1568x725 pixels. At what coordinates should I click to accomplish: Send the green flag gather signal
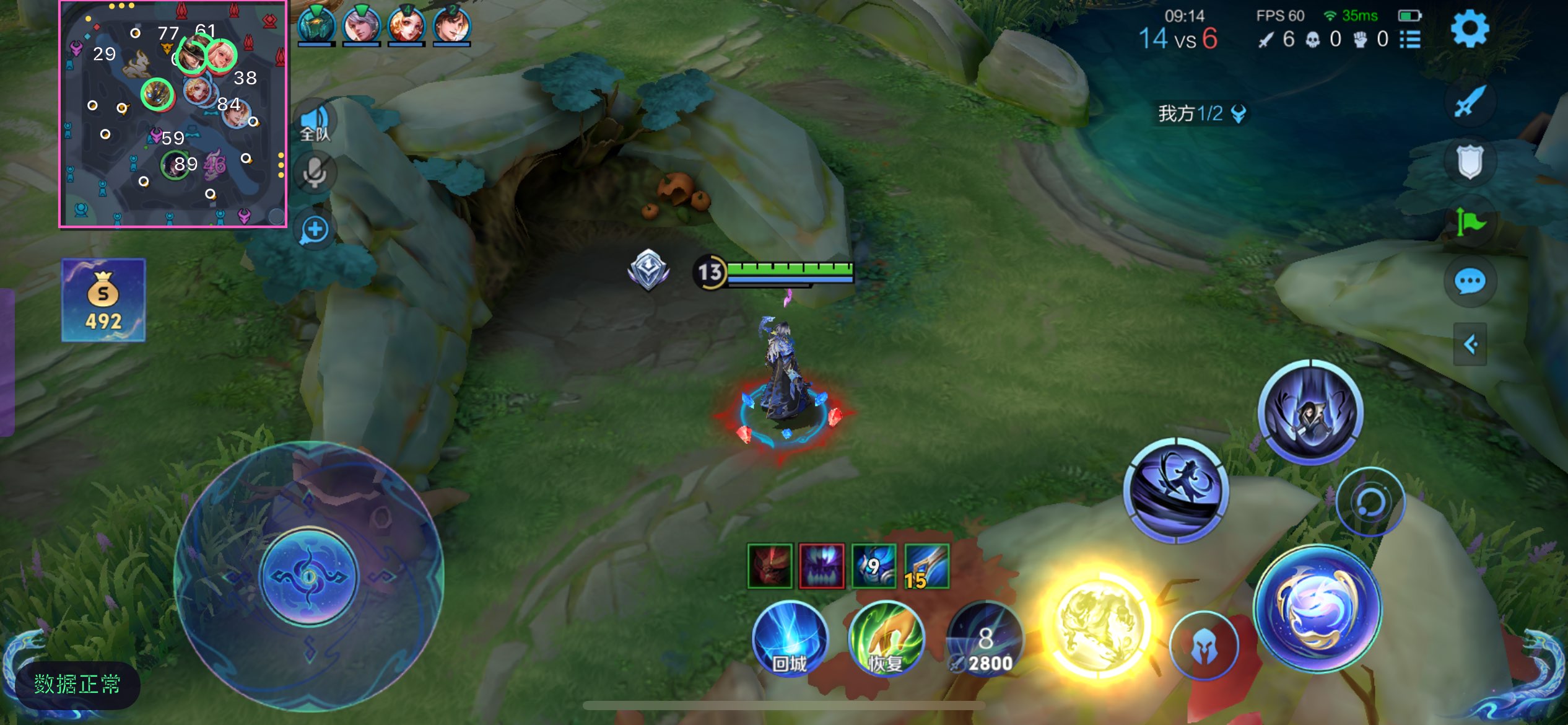click(x=1470, y=221)
